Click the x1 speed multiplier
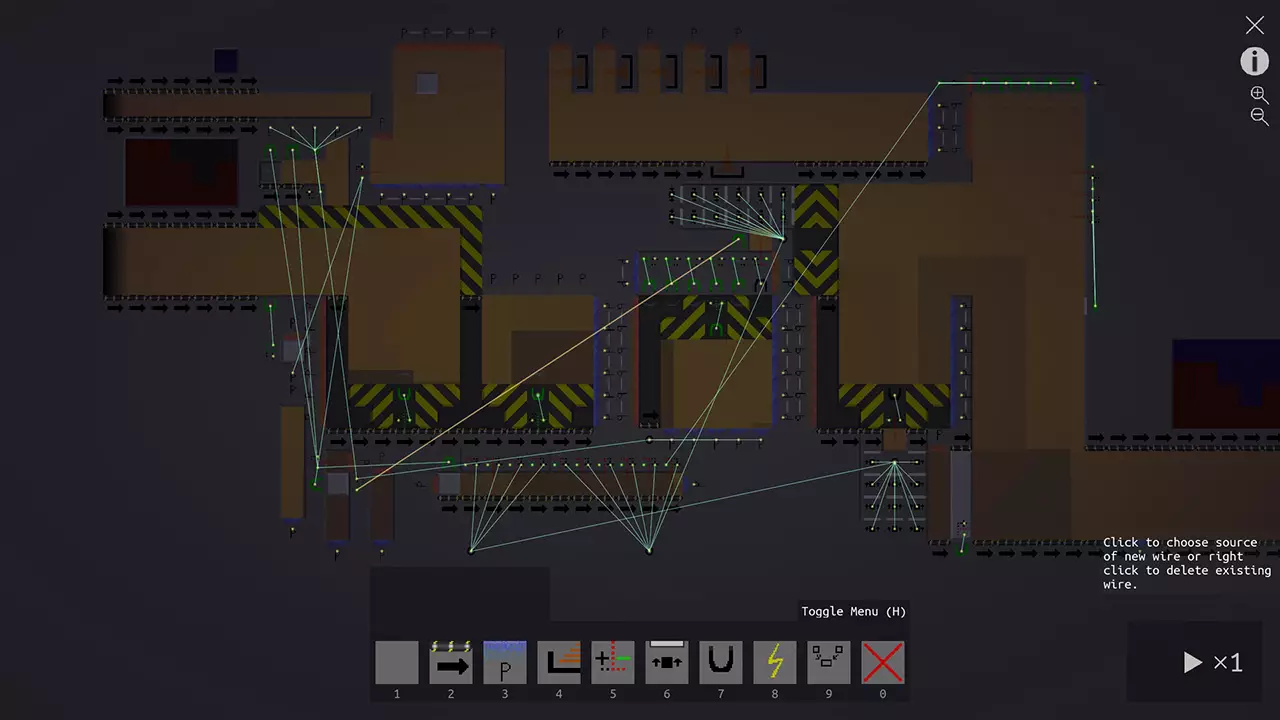1280x720 pixels. coord(1226,662)
